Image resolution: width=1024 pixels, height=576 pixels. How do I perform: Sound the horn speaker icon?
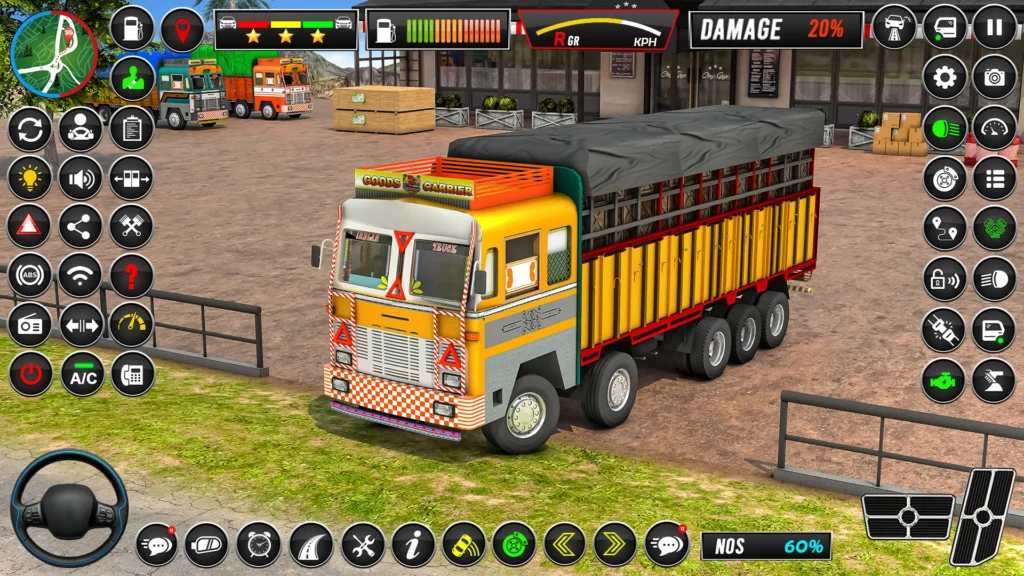pyautogui.click(x=80, y=178)
